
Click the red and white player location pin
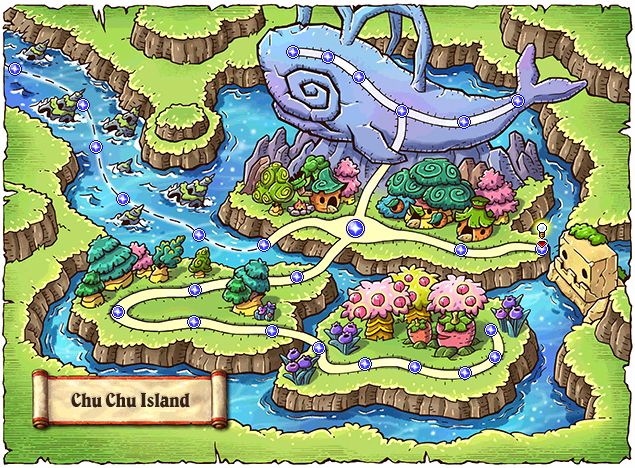(x=541, y=240)
